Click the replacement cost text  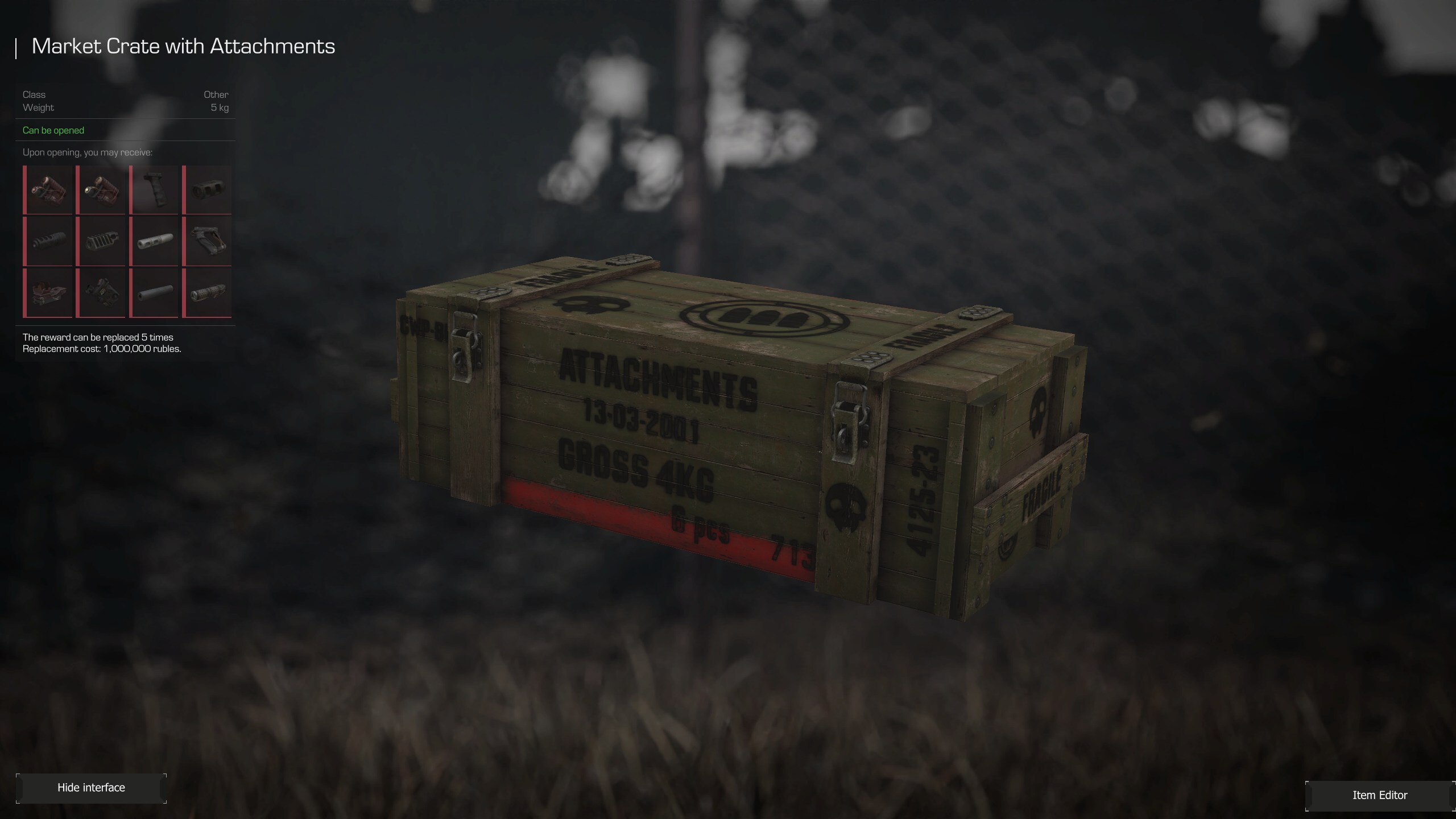[x=101, y=349]
